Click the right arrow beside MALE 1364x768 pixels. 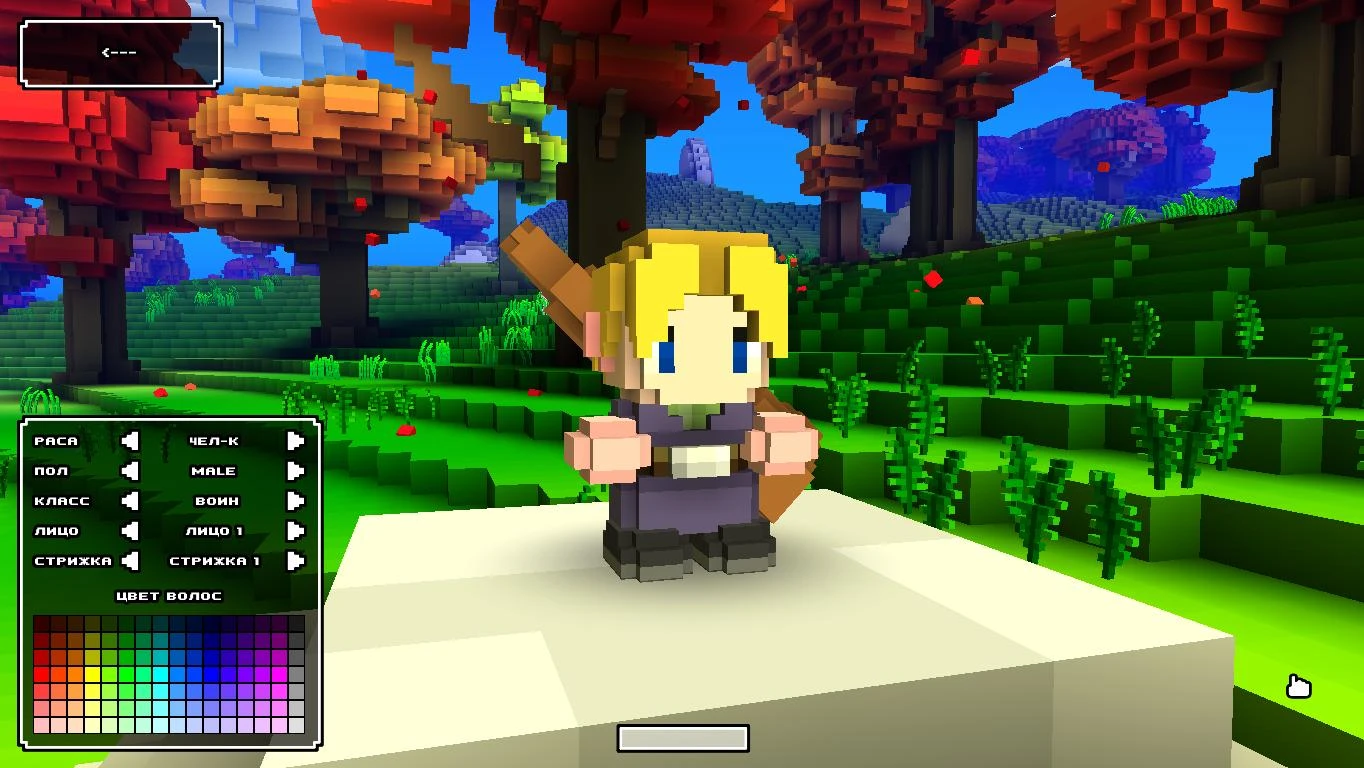click(294, 471)
